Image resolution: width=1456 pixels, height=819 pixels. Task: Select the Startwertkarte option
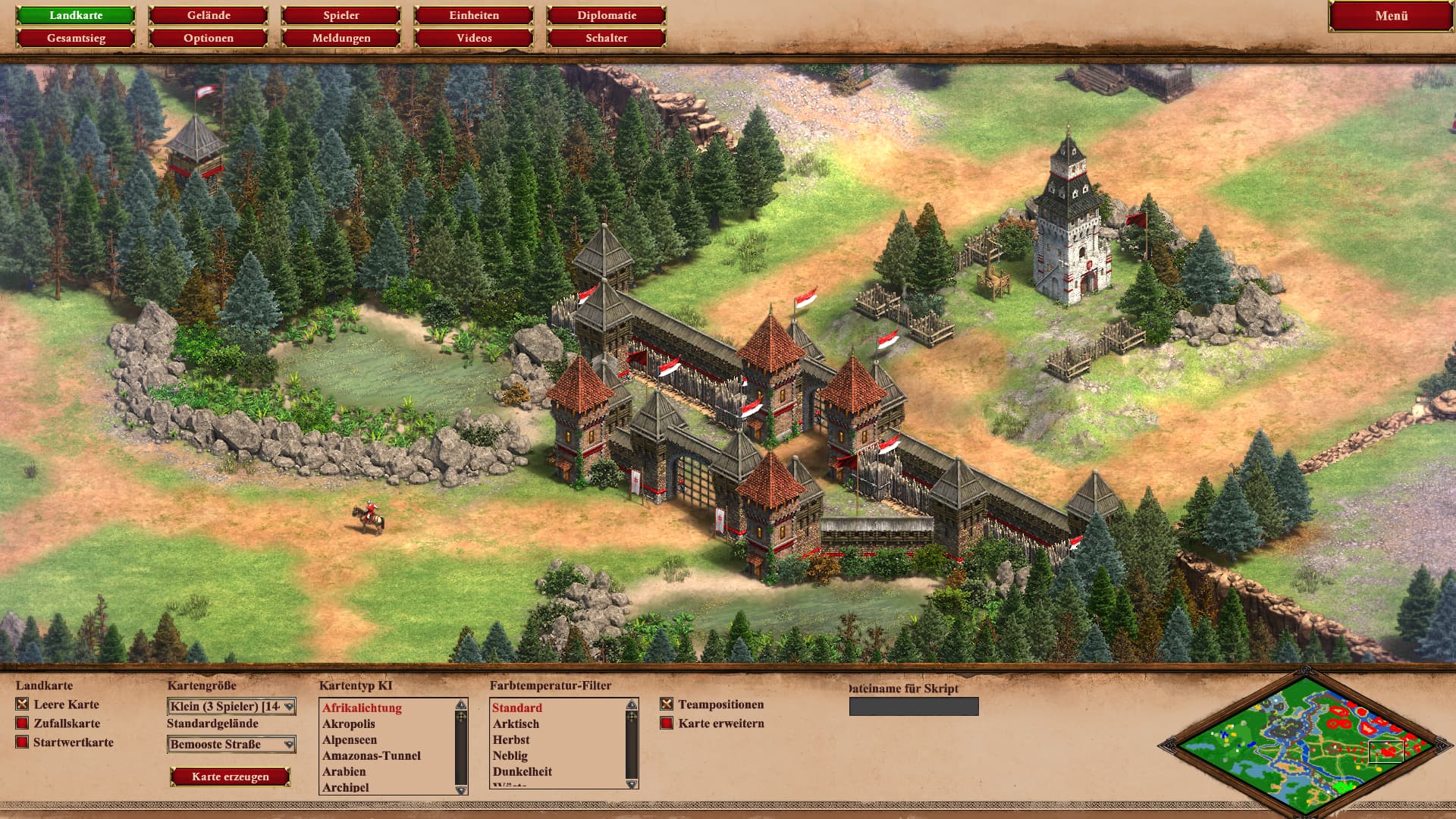tap(23, 742)
